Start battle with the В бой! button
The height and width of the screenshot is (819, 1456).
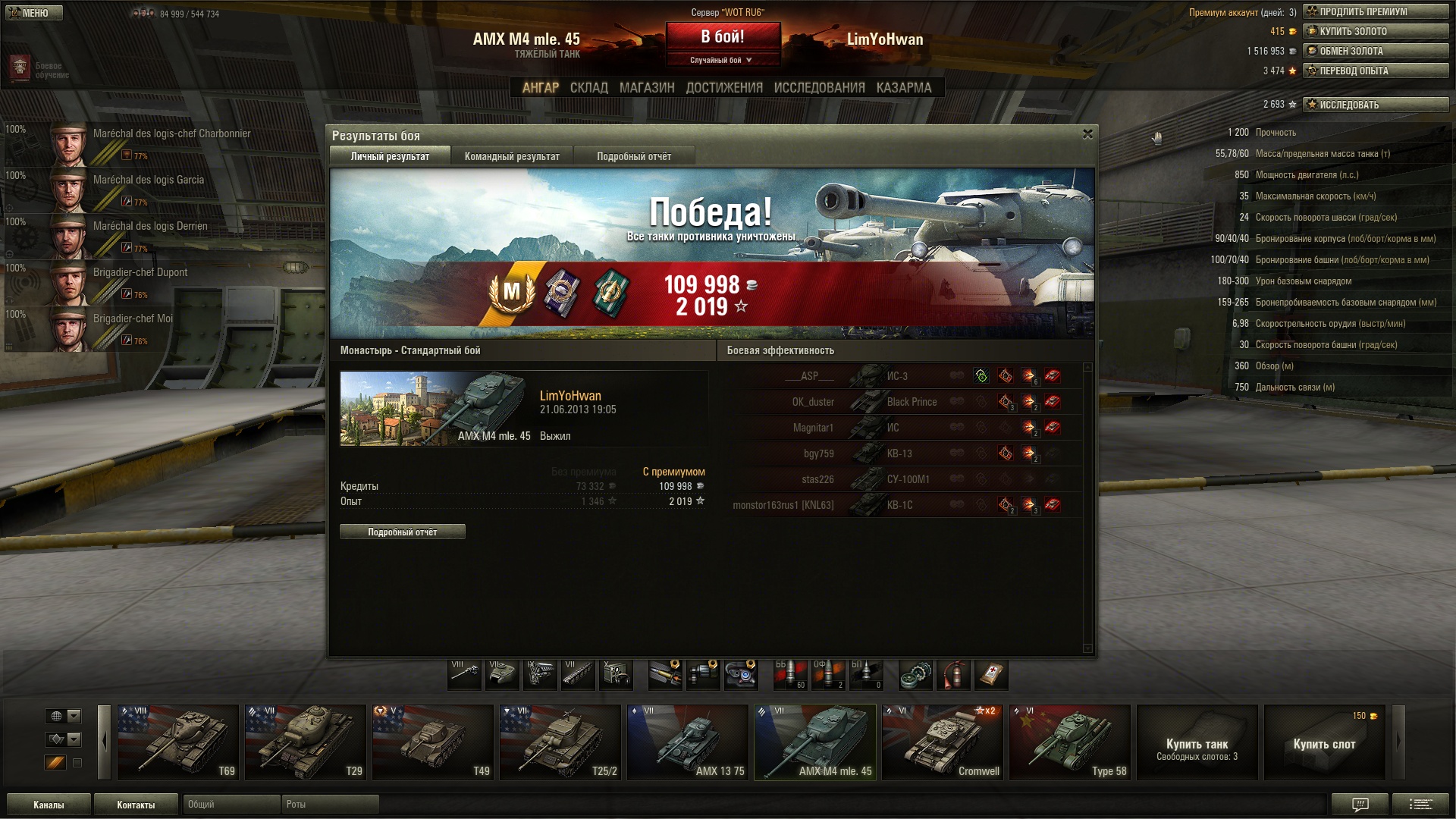click(723, 37)
